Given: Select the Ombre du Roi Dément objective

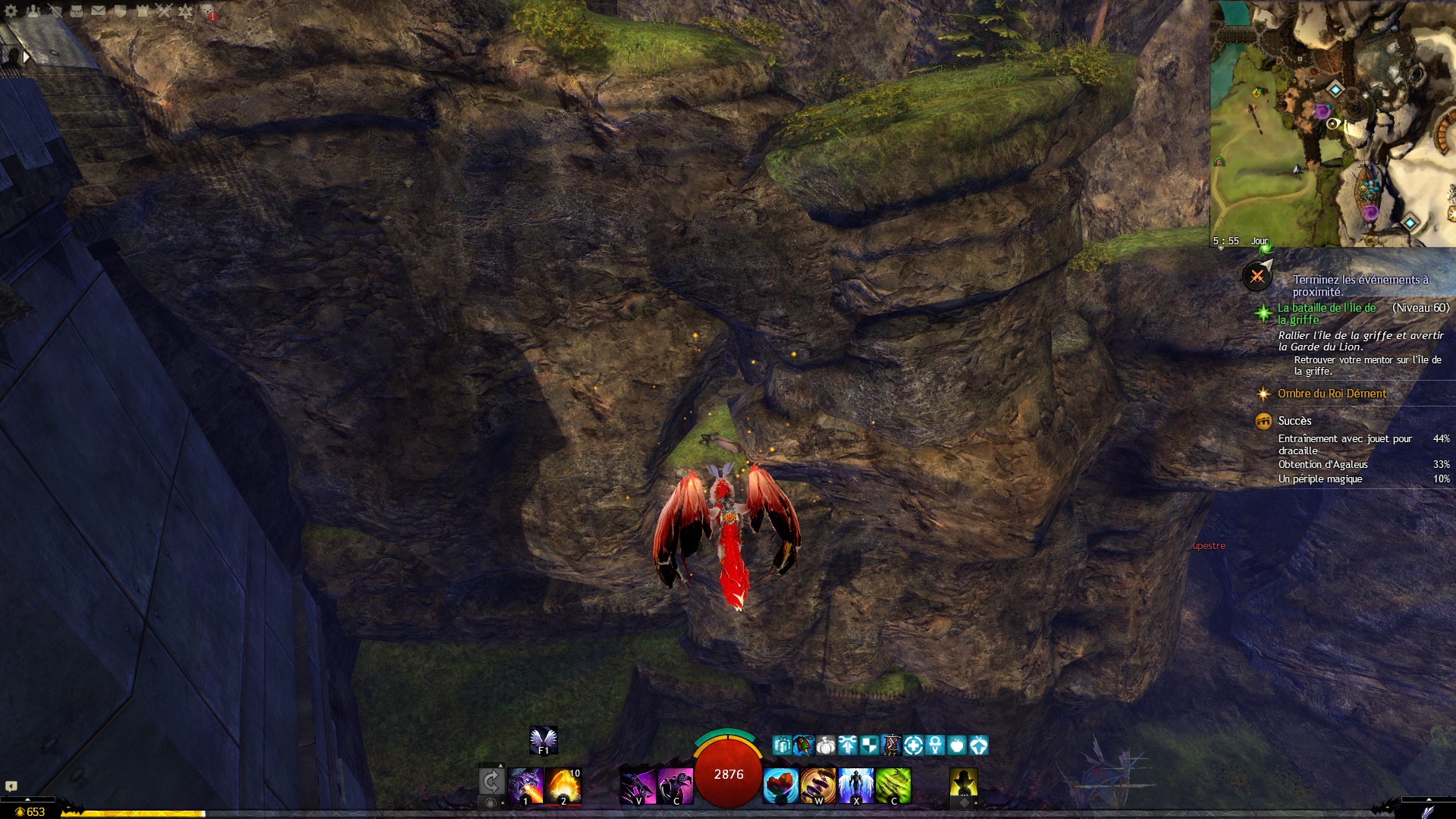Looking at the screenshot, I should click(x=1332, y=394).
